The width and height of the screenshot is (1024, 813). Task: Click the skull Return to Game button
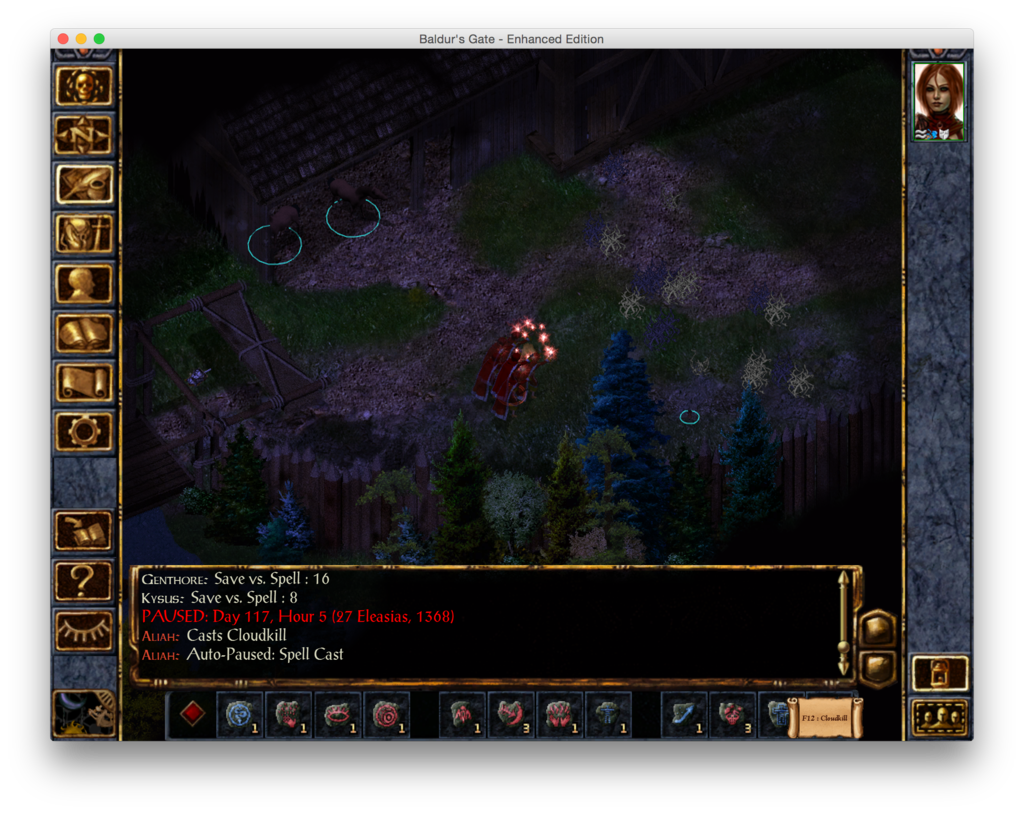[x=84, y=87]
